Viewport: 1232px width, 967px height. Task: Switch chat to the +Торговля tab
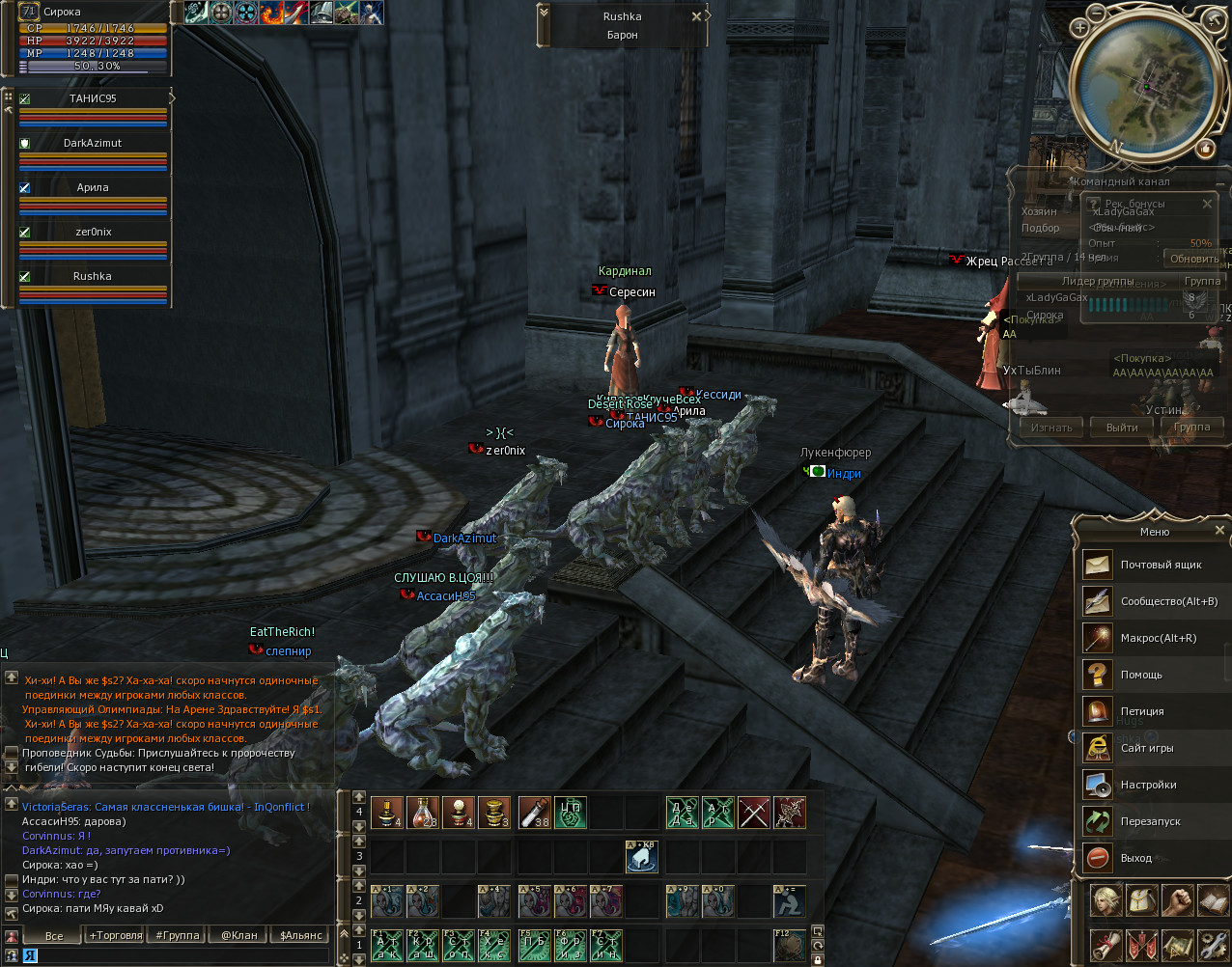115,935
